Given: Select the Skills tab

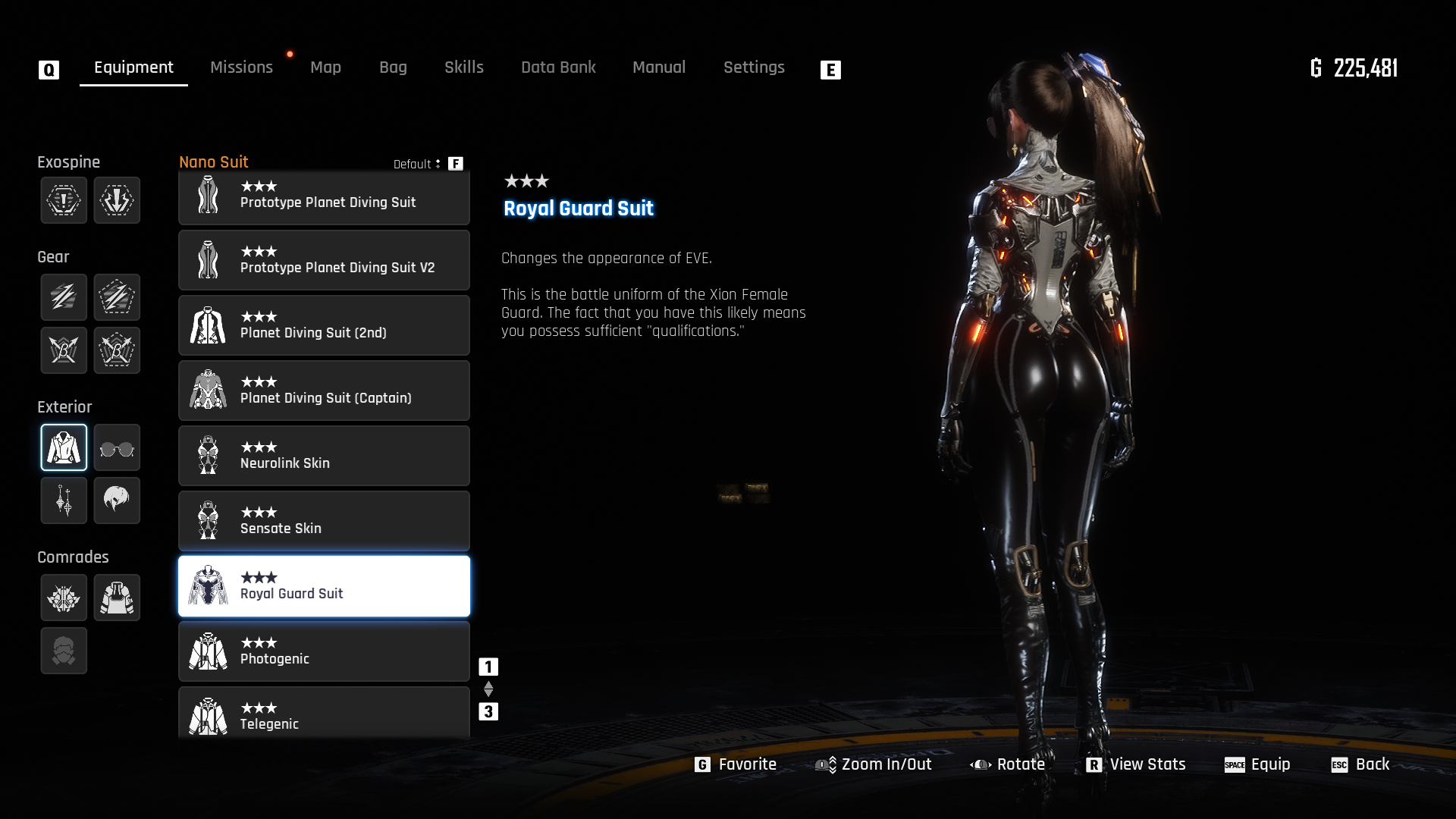Looking at the screenshot, I should [463, 67].
